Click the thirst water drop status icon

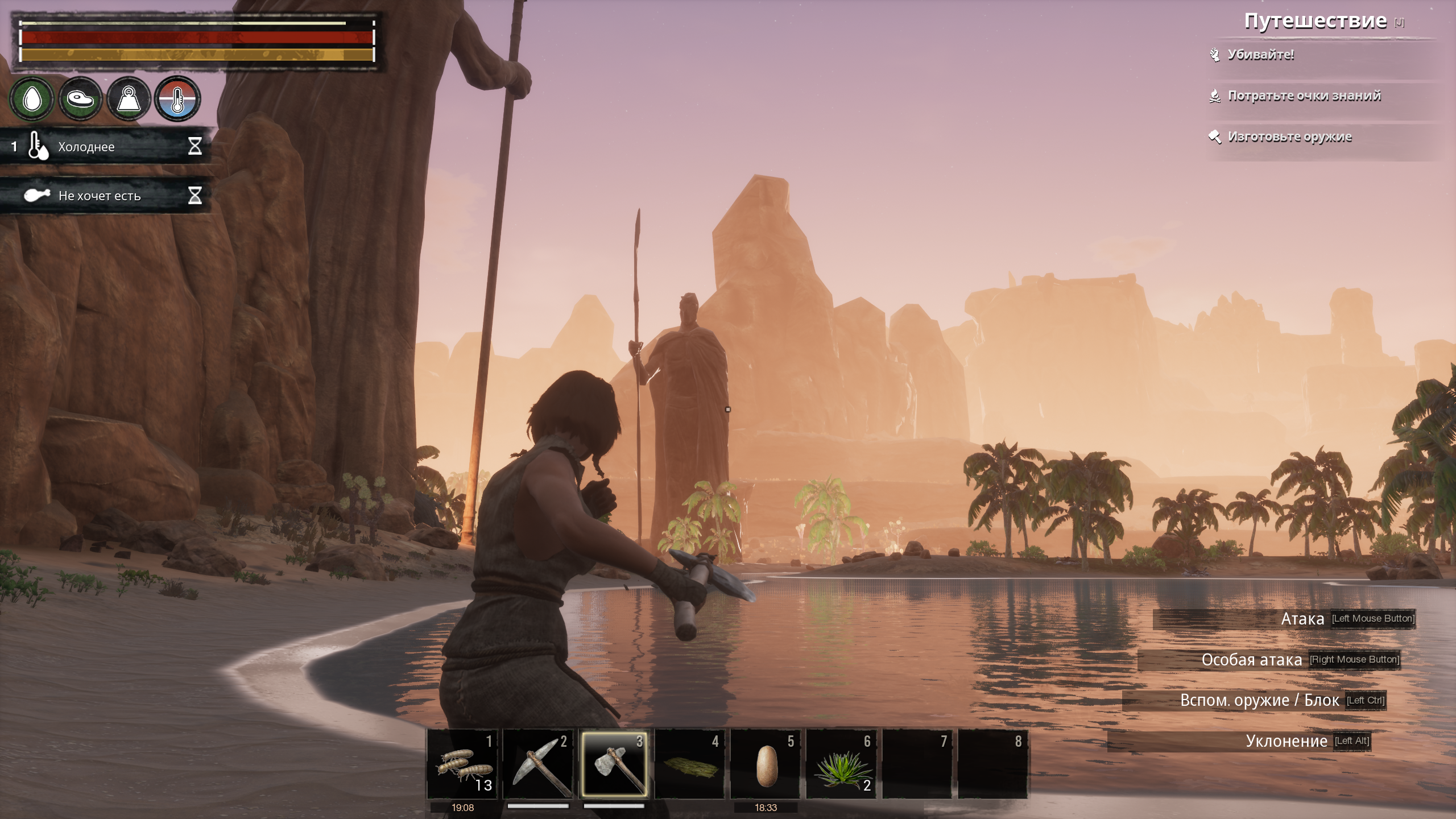[x=32, y=99]
